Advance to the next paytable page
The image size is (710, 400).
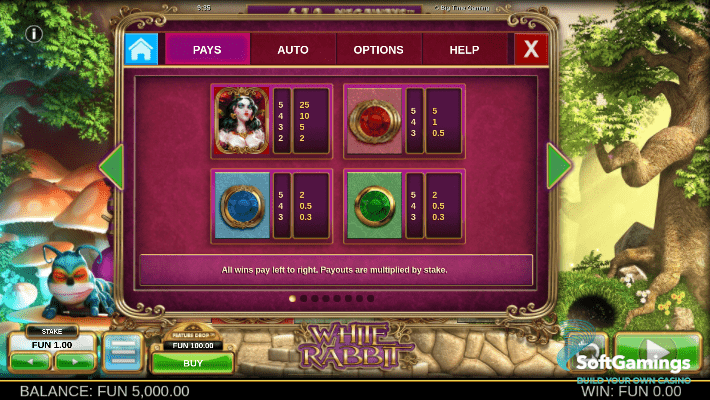[559, 167]
